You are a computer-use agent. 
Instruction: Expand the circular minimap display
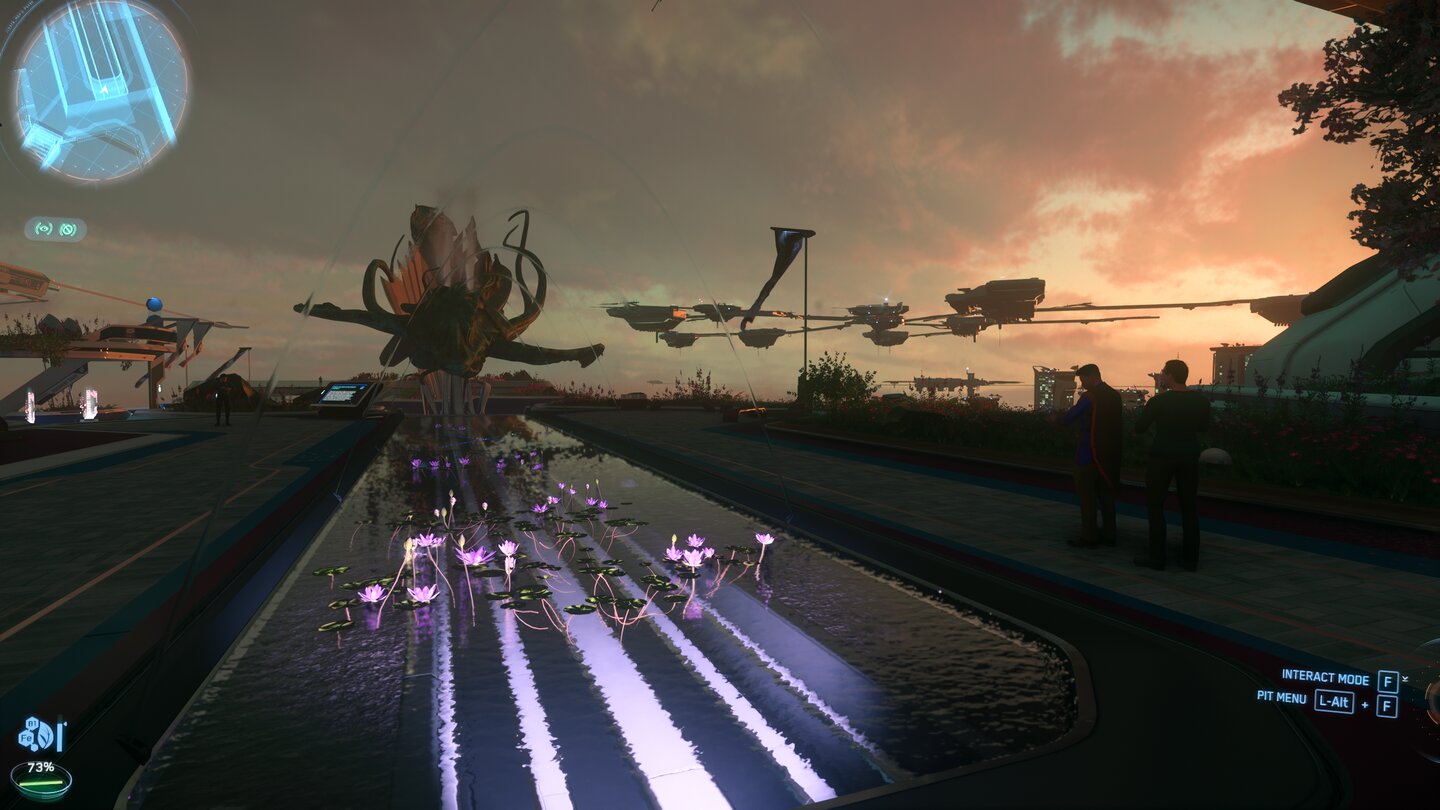coord(98,95)
